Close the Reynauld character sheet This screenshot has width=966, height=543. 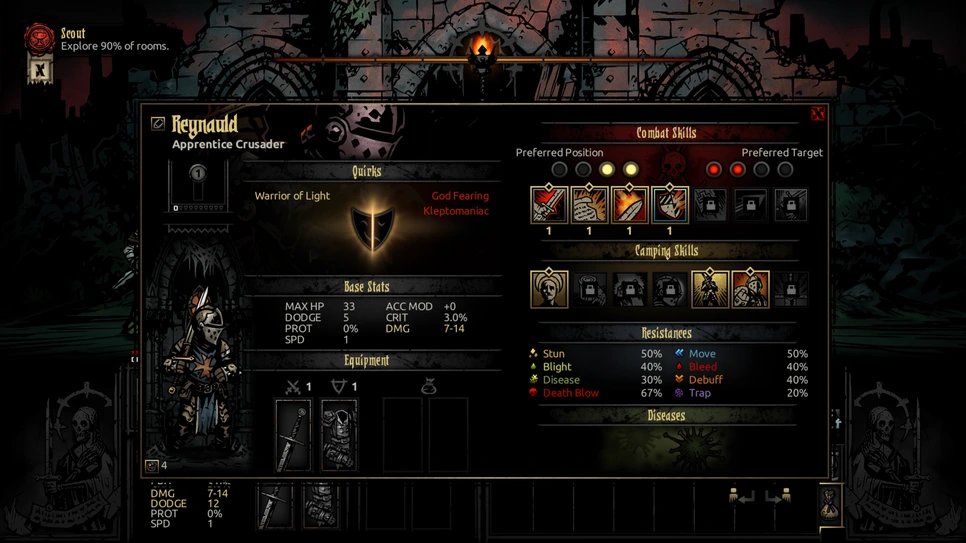[x=817, y=114]
